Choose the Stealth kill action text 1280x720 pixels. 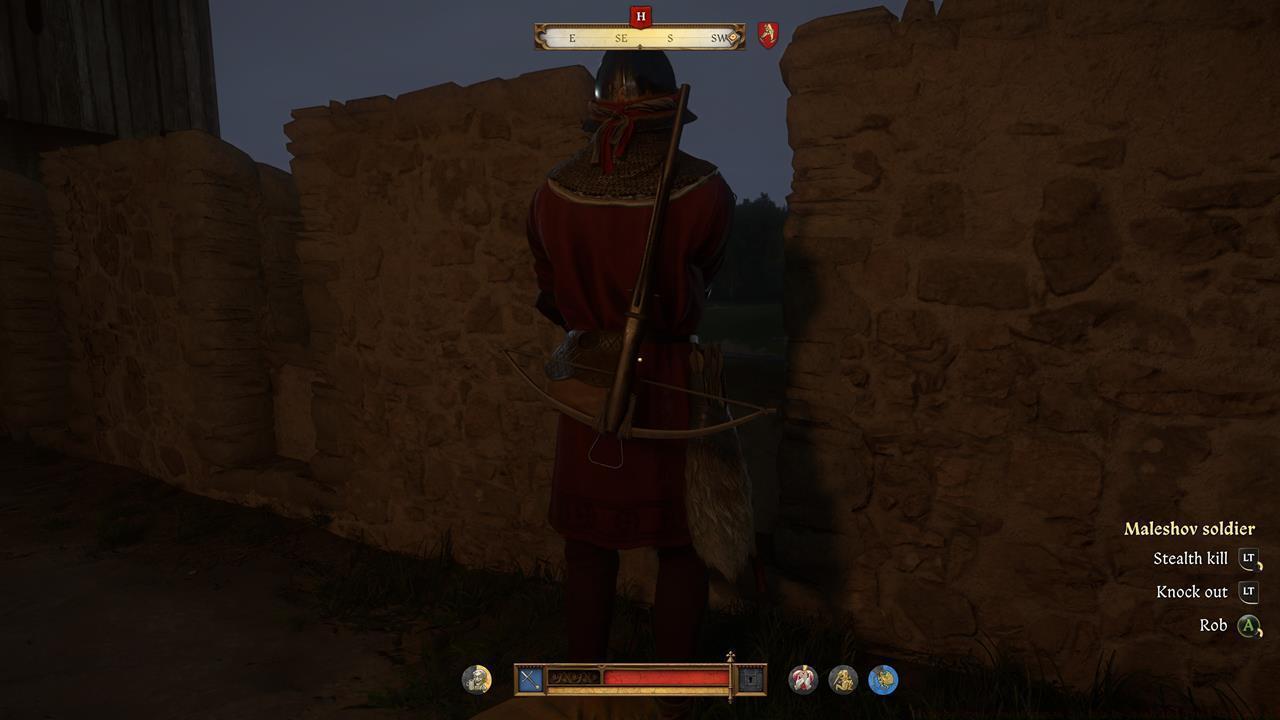pyautogui.click(x=1190, y=558)
